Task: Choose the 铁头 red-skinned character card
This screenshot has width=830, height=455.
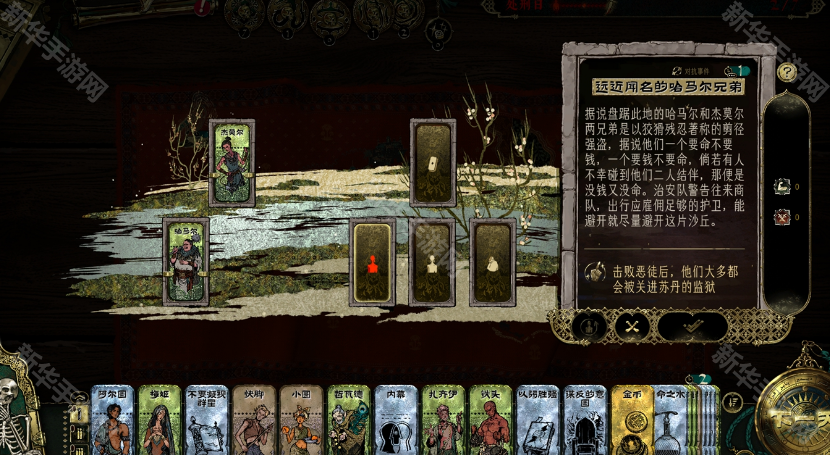Action: (x=490, y=421)
